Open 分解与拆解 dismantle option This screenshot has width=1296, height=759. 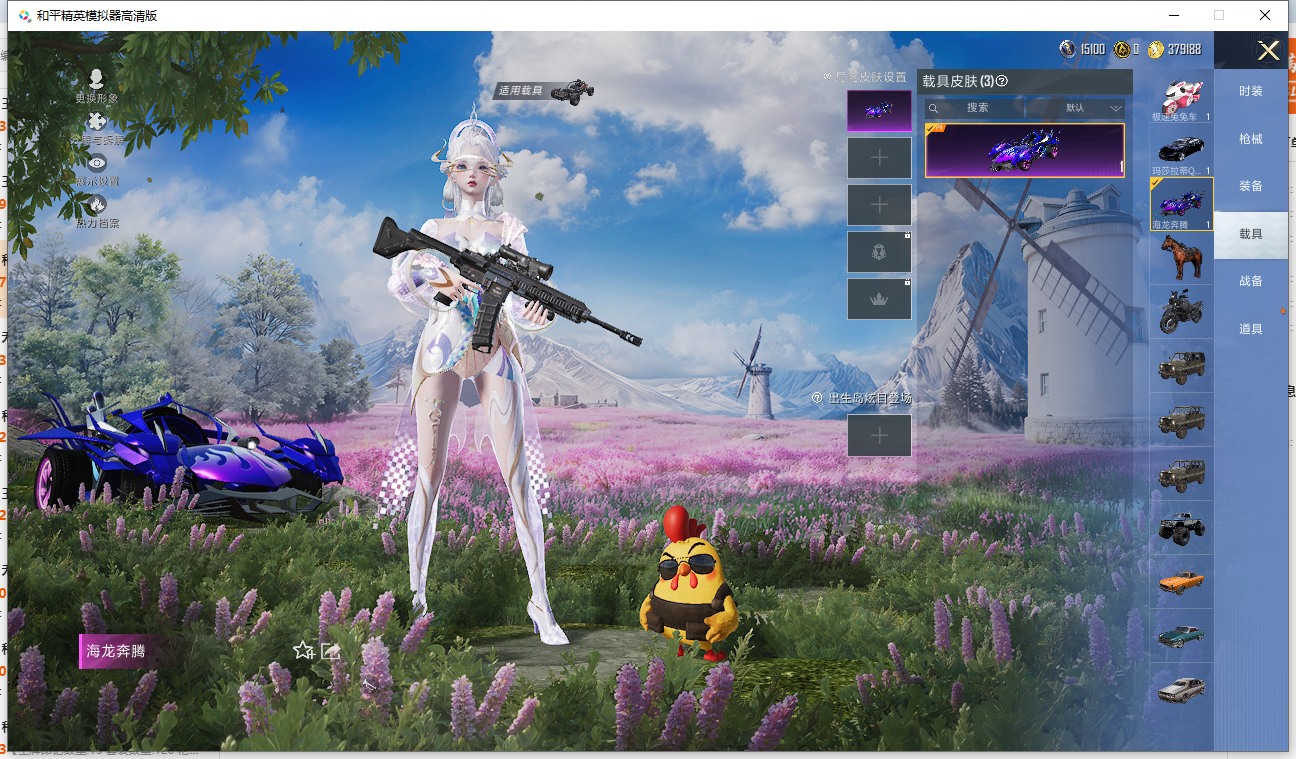(96, 123)
